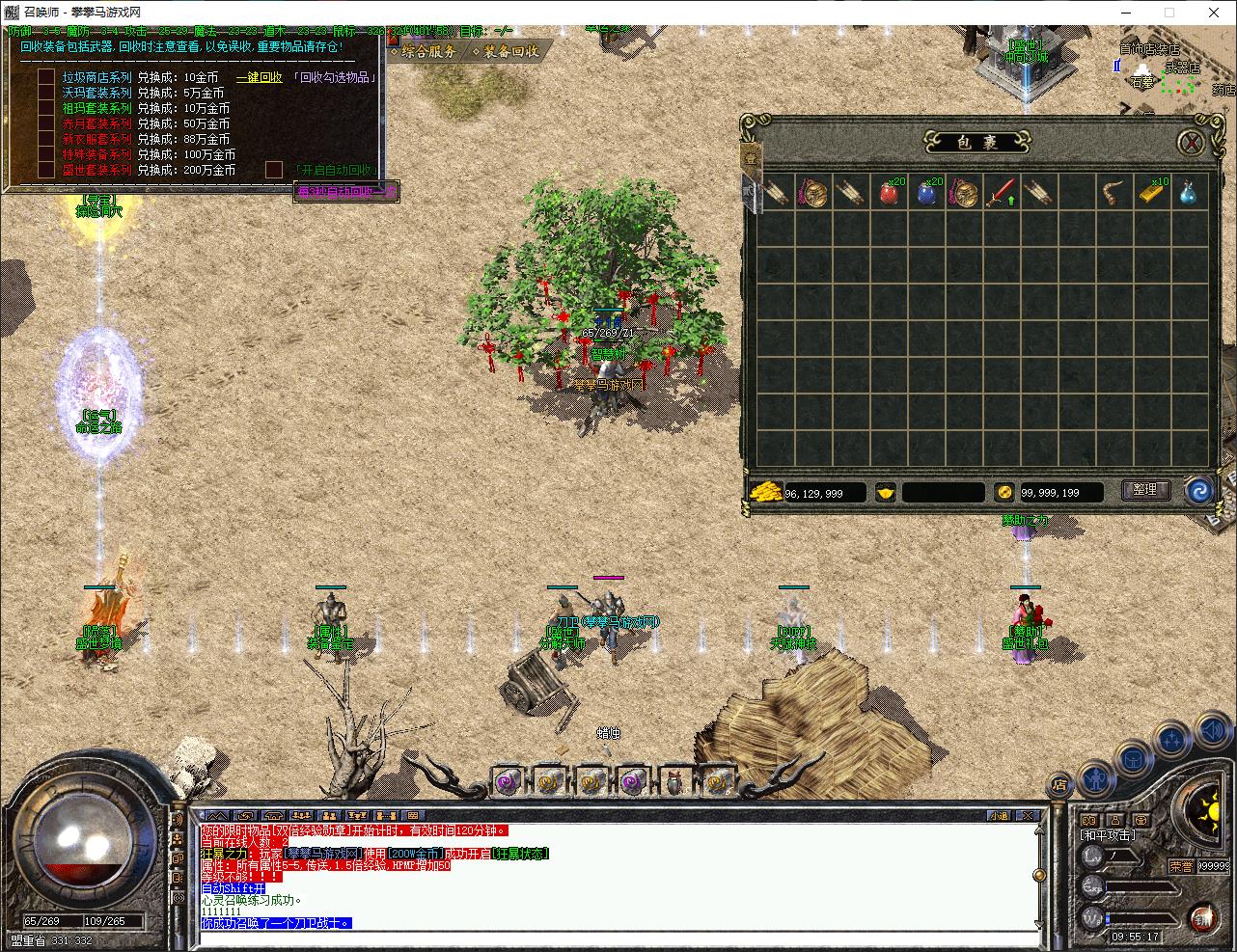1237x952 pixels.
Task: Click the chat input field
Action: coord(618,938)
